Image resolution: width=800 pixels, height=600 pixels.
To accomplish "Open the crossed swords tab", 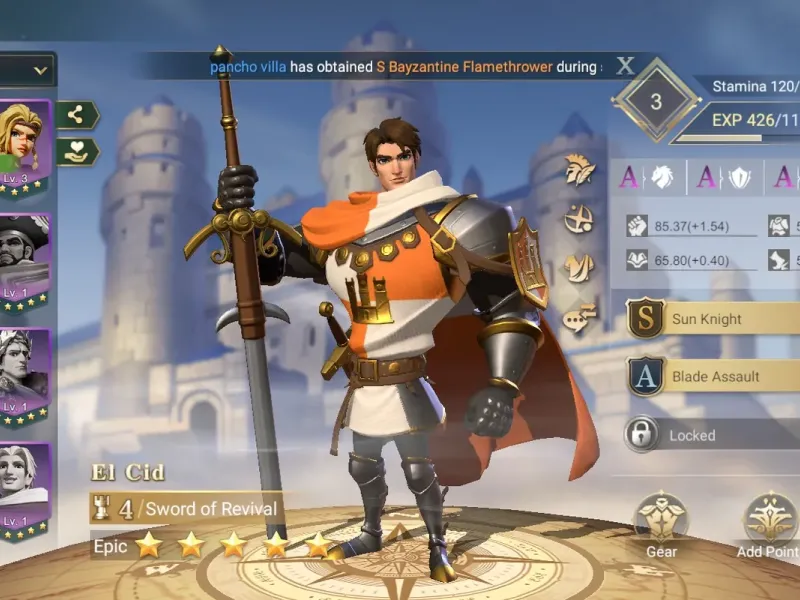I will coord(580,219).
